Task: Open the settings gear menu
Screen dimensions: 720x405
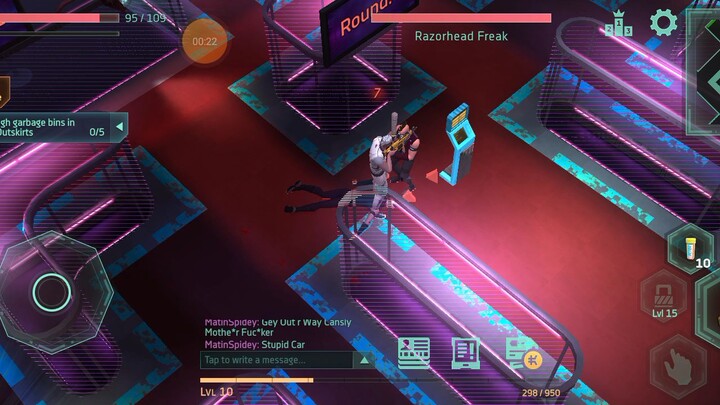Action: [663, 23]
